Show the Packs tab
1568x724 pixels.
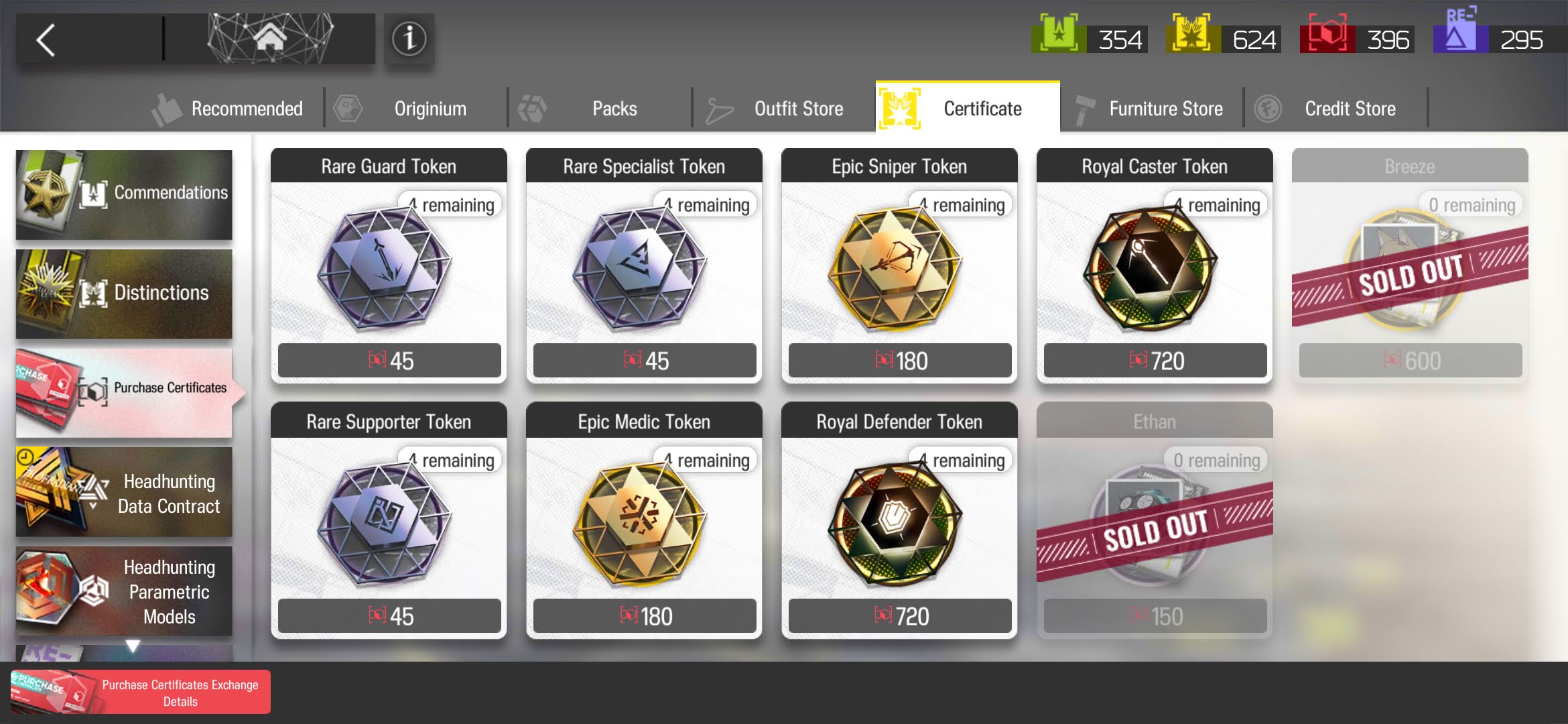tap(600, 109)
